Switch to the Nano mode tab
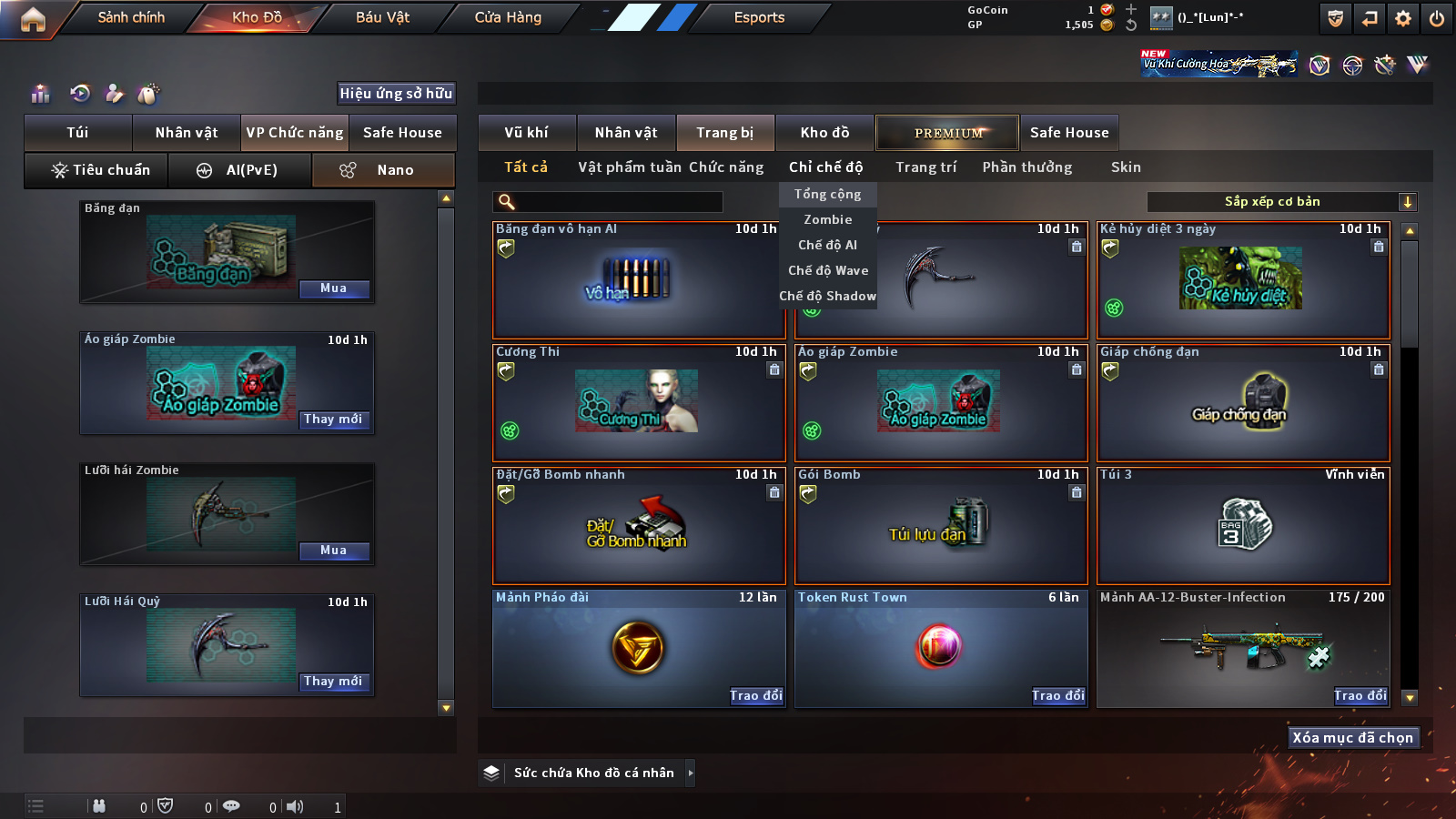 coord(383,170)
